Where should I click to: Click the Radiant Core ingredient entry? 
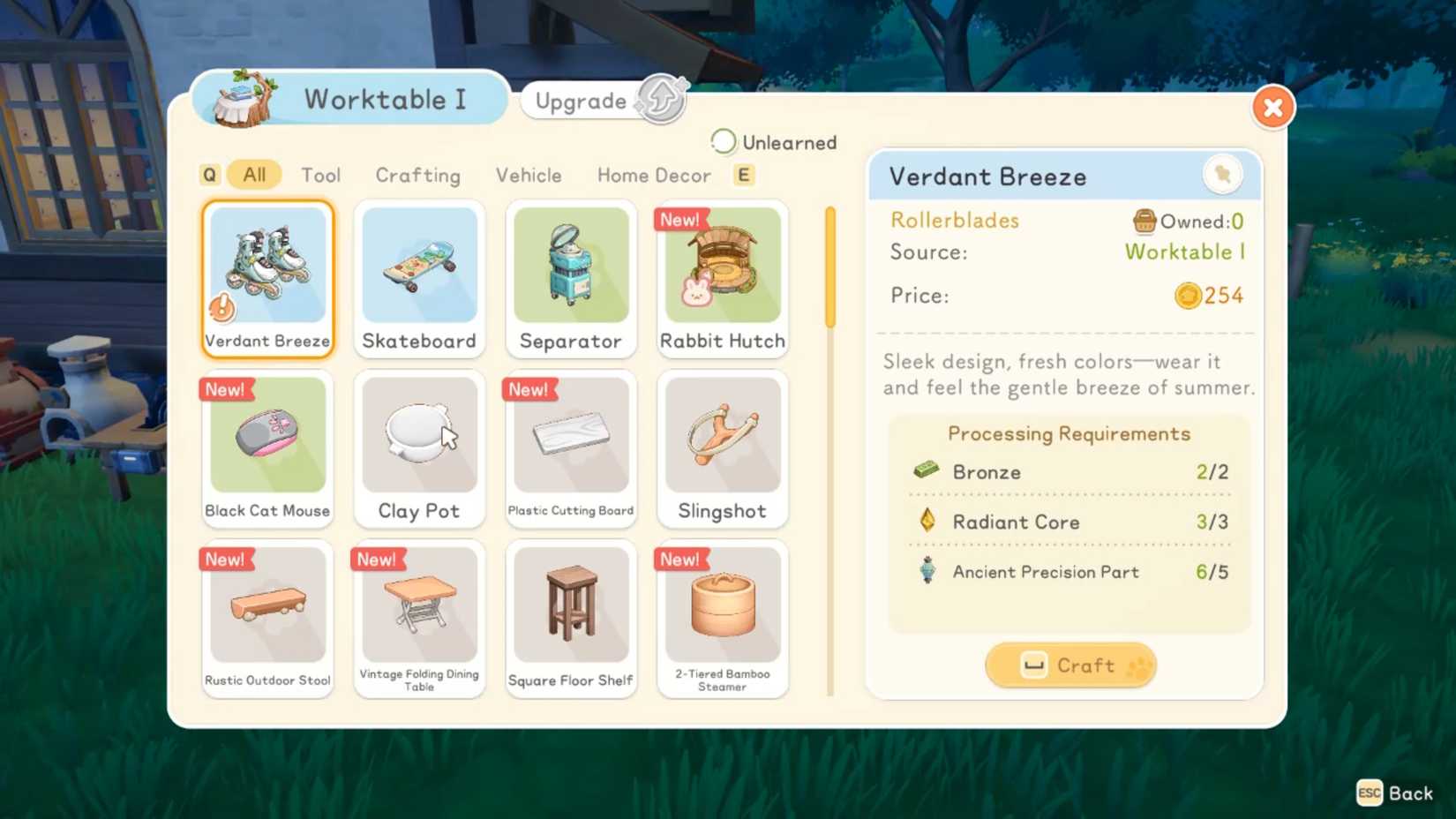click(x=1015, y=522)
